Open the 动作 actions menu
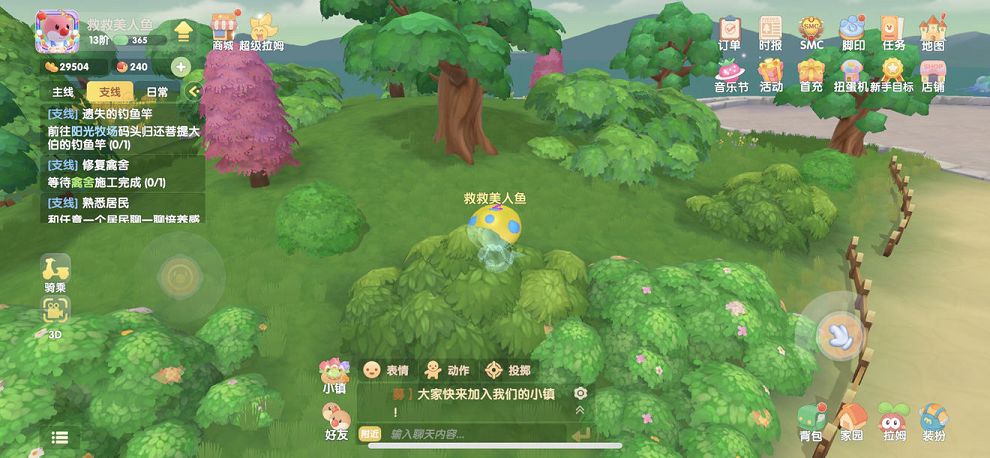 point(446,369)
